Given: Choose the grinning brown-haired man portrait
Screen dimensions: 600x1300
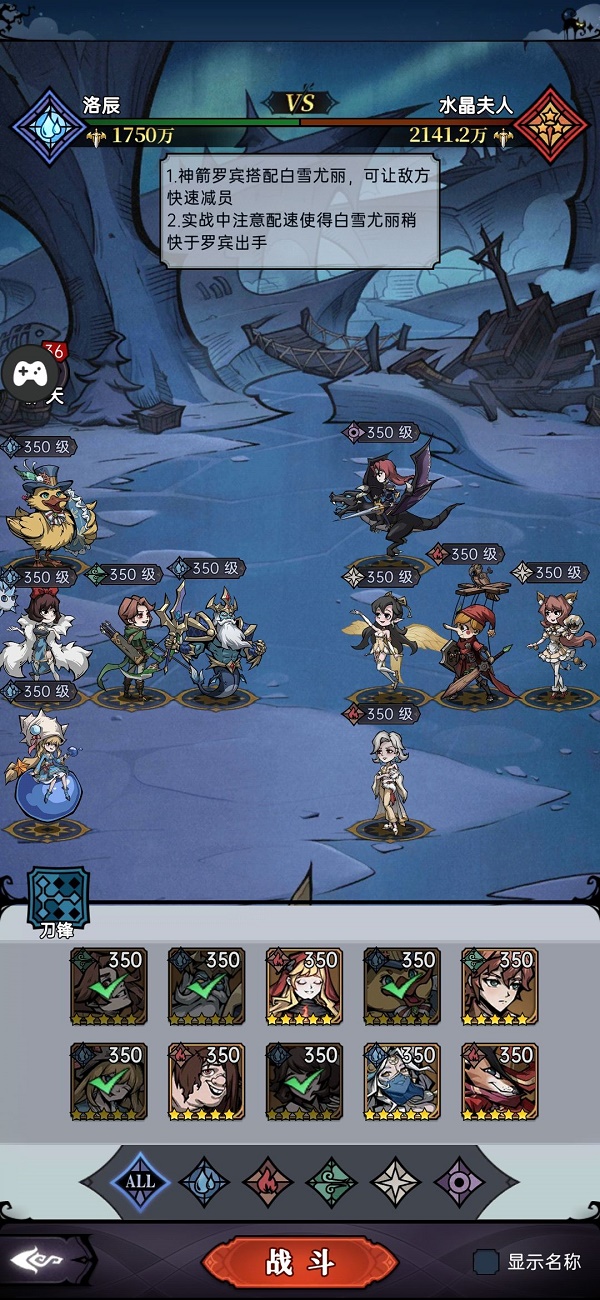Looking at the screenshot, I should [x=206, y=1081].
